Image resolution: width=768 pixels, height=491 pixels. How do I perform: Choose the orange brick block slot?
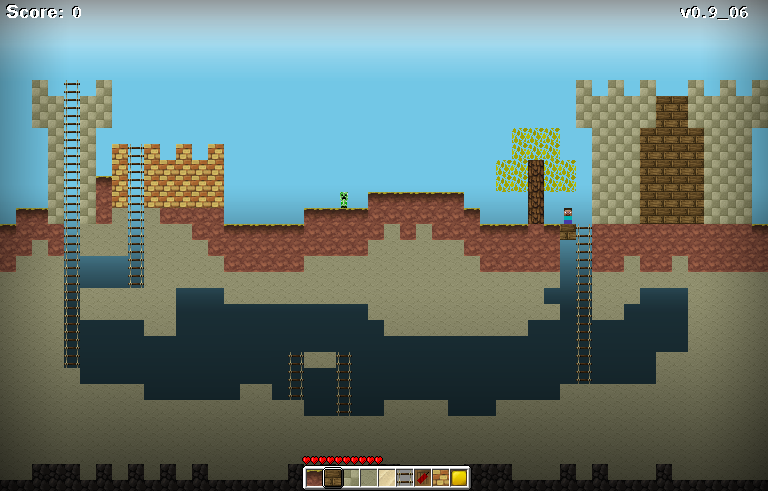click(x=441, y=478)
